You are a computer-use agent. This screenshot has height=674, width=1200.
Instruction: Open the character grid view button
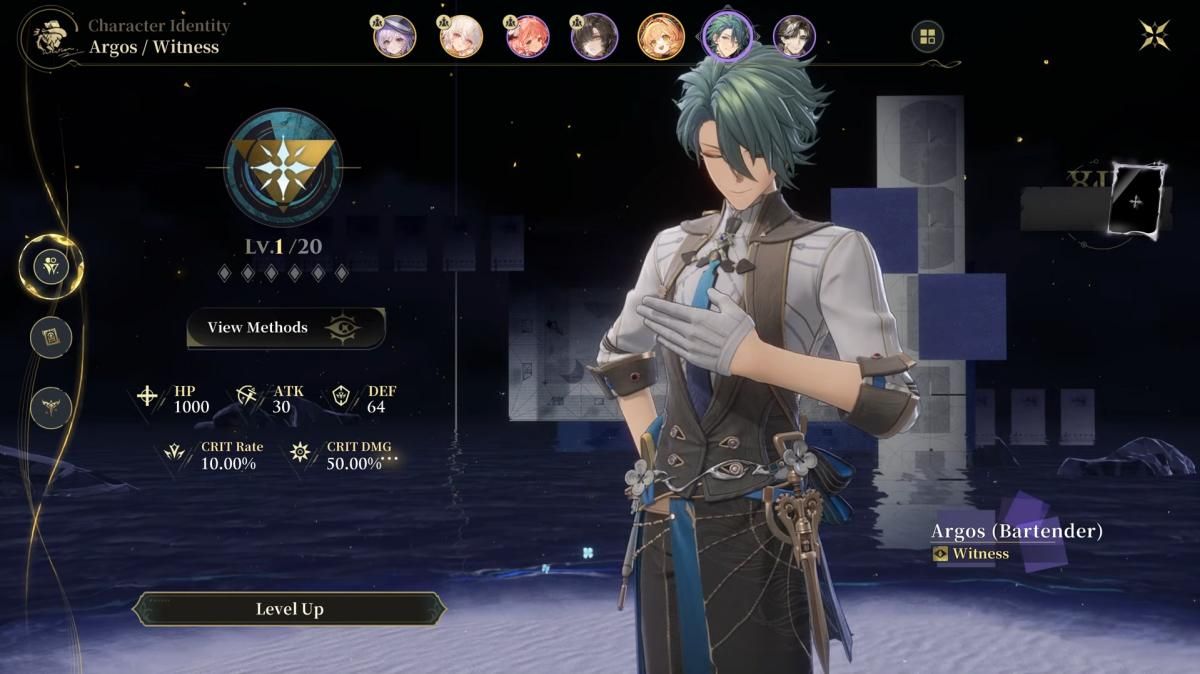[x=927, y=38]
